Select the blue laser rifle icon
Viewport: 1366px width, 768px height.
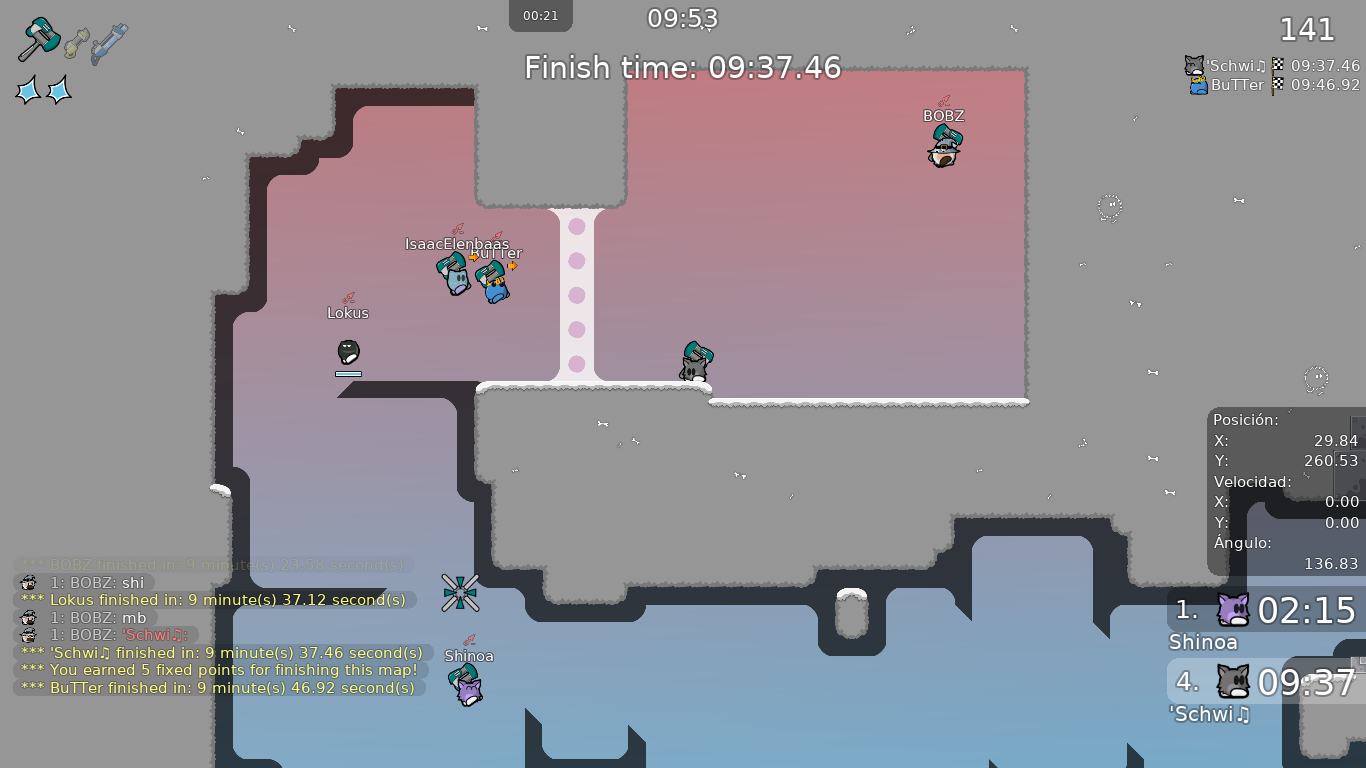coord(109,44)
